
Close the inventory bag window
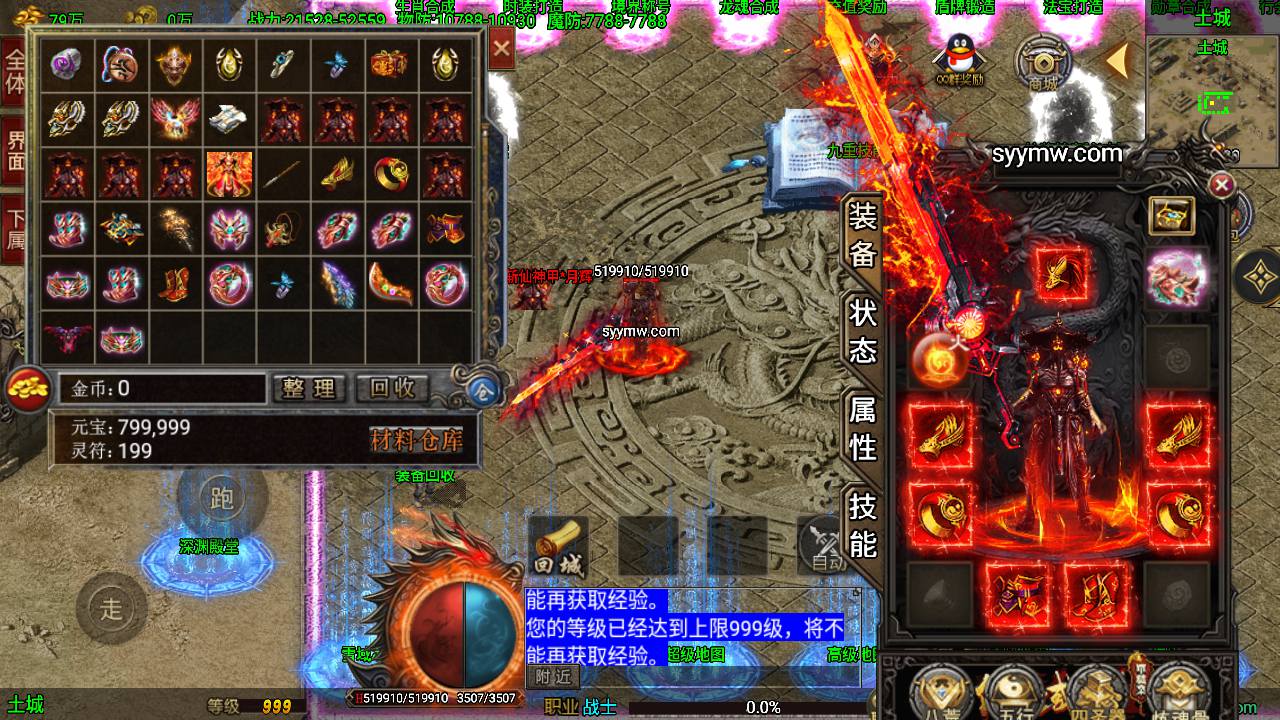pos(502,49)
